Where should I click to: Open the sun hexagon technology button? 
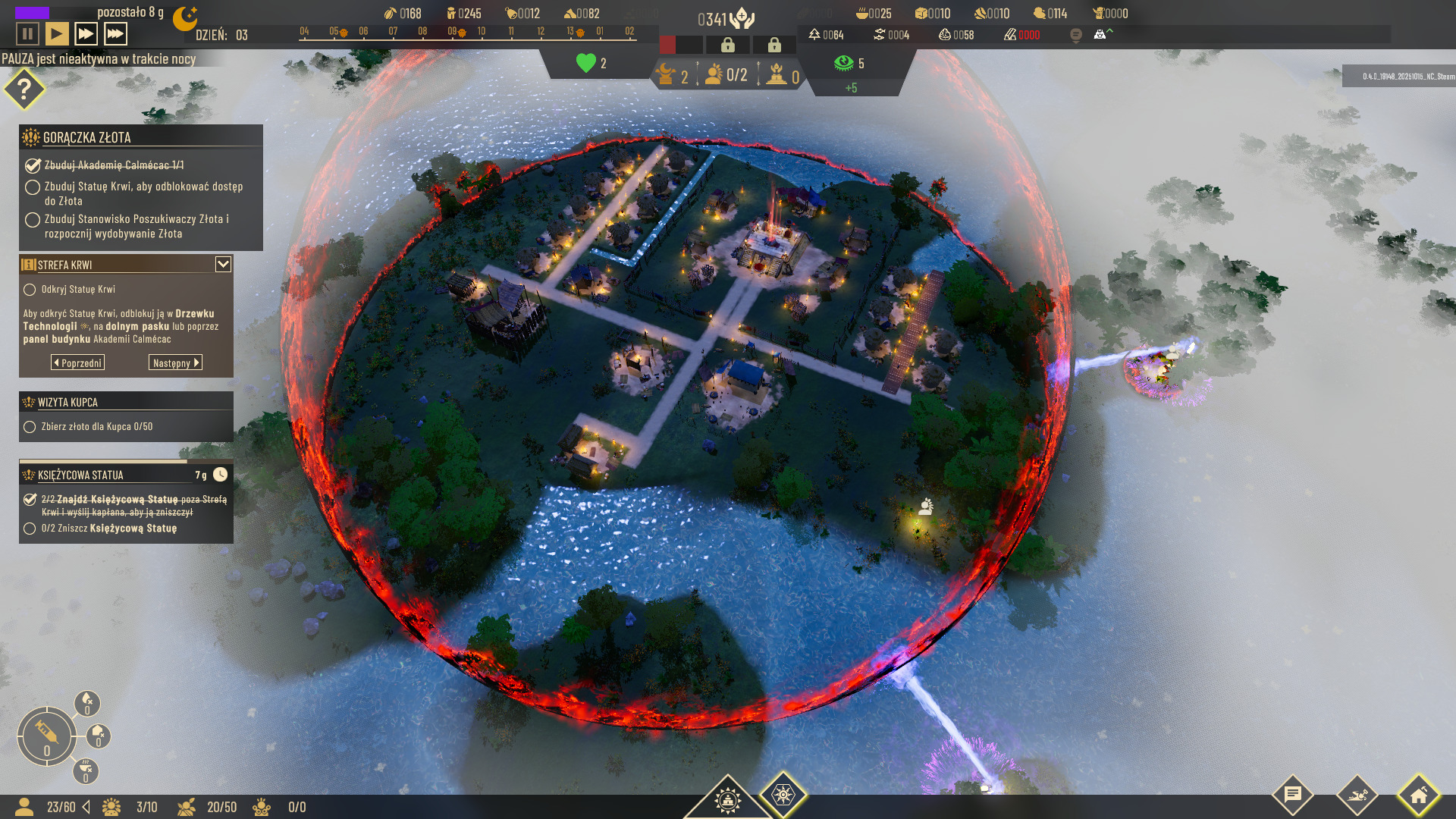[783, 795]
